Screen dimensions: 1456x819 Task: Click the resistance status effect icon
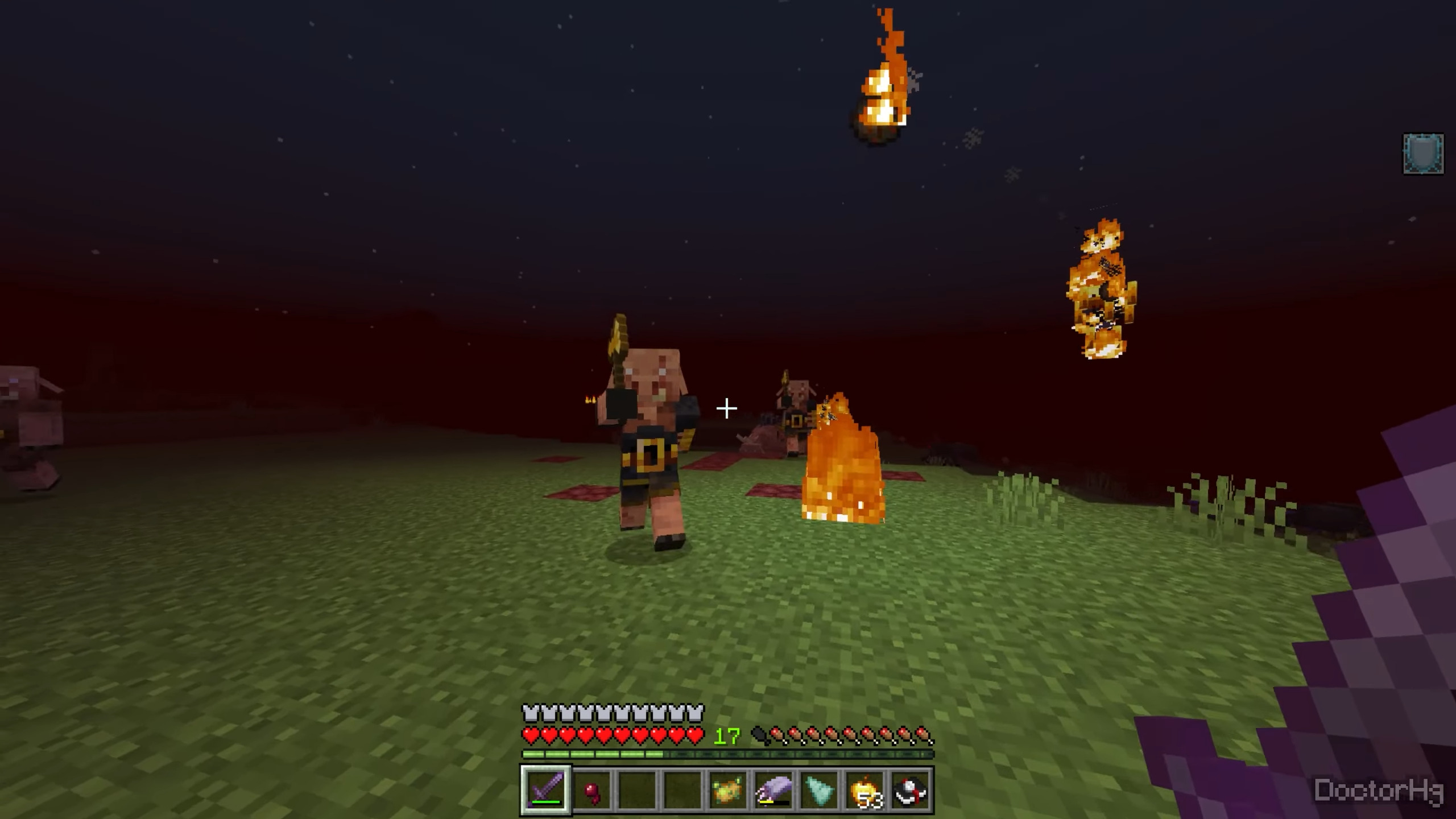(x=1423, y=154)
